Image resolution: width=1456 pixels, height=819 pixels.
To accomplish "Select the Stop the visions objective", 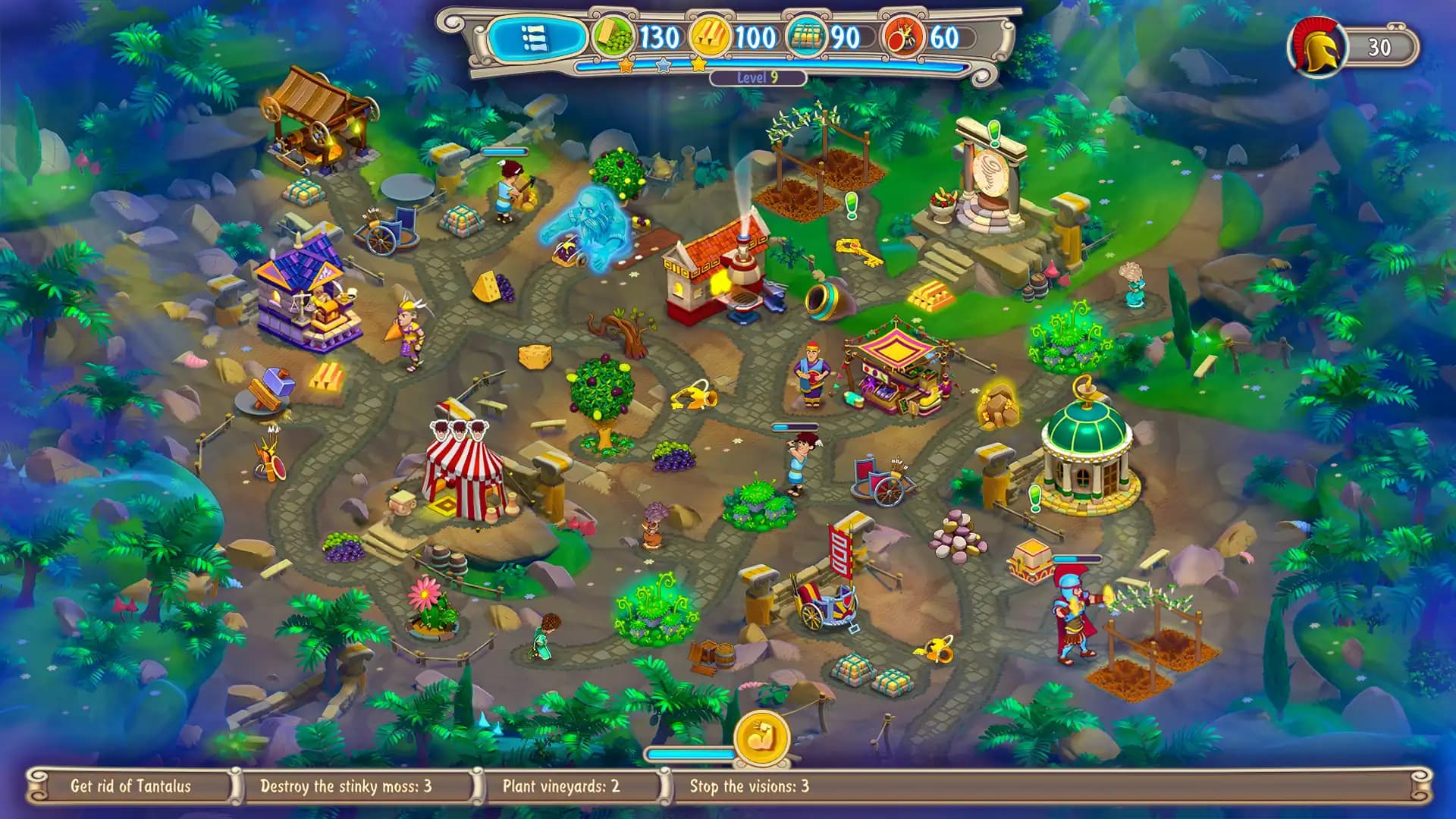I will click(749, 786).
